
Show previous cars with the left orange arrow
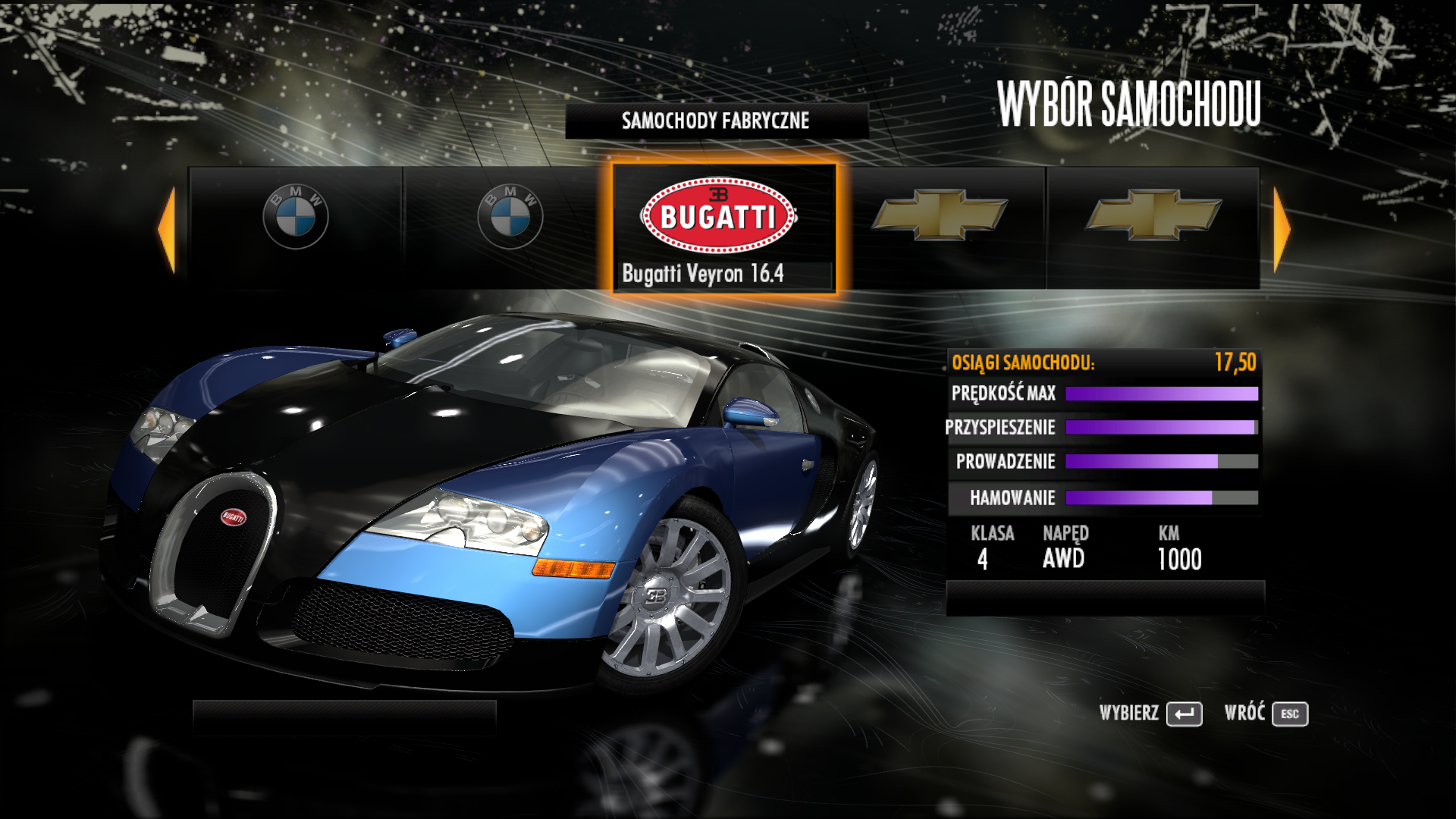(167, 229)
